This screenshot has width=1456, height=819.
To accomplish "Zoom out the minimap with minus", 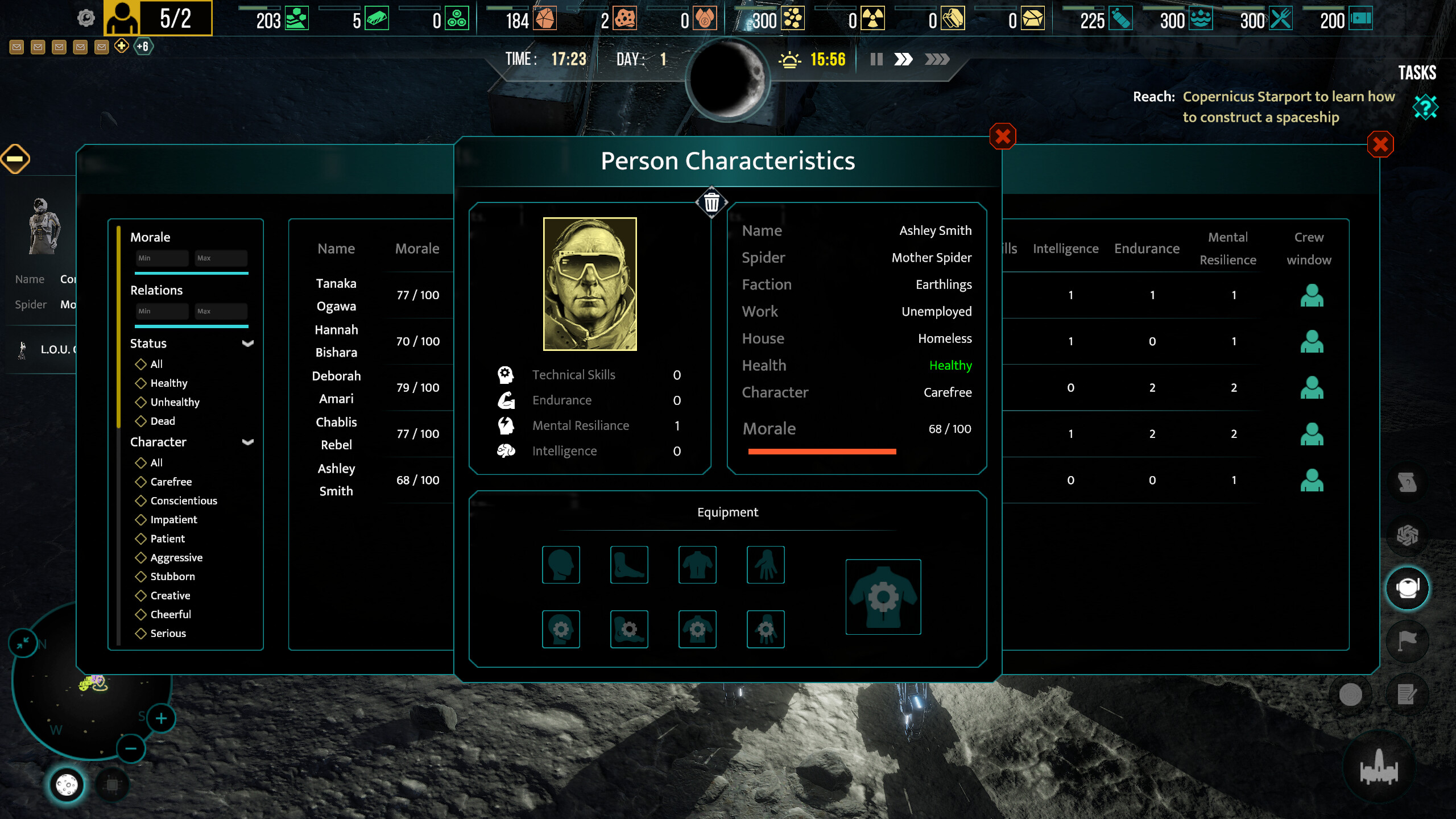I will pos(131,748).
